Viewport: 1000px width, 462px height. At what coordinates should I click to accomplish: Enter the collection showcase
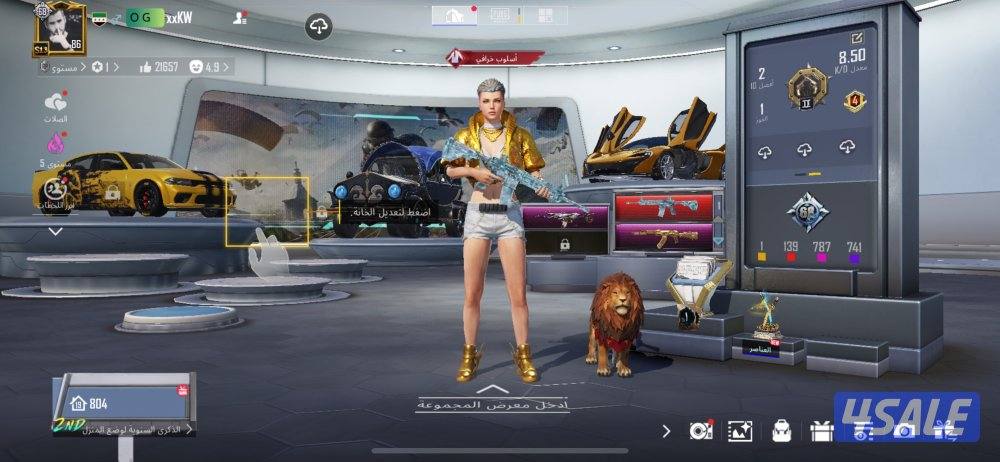pyautogui.click(x=491, y=400)
